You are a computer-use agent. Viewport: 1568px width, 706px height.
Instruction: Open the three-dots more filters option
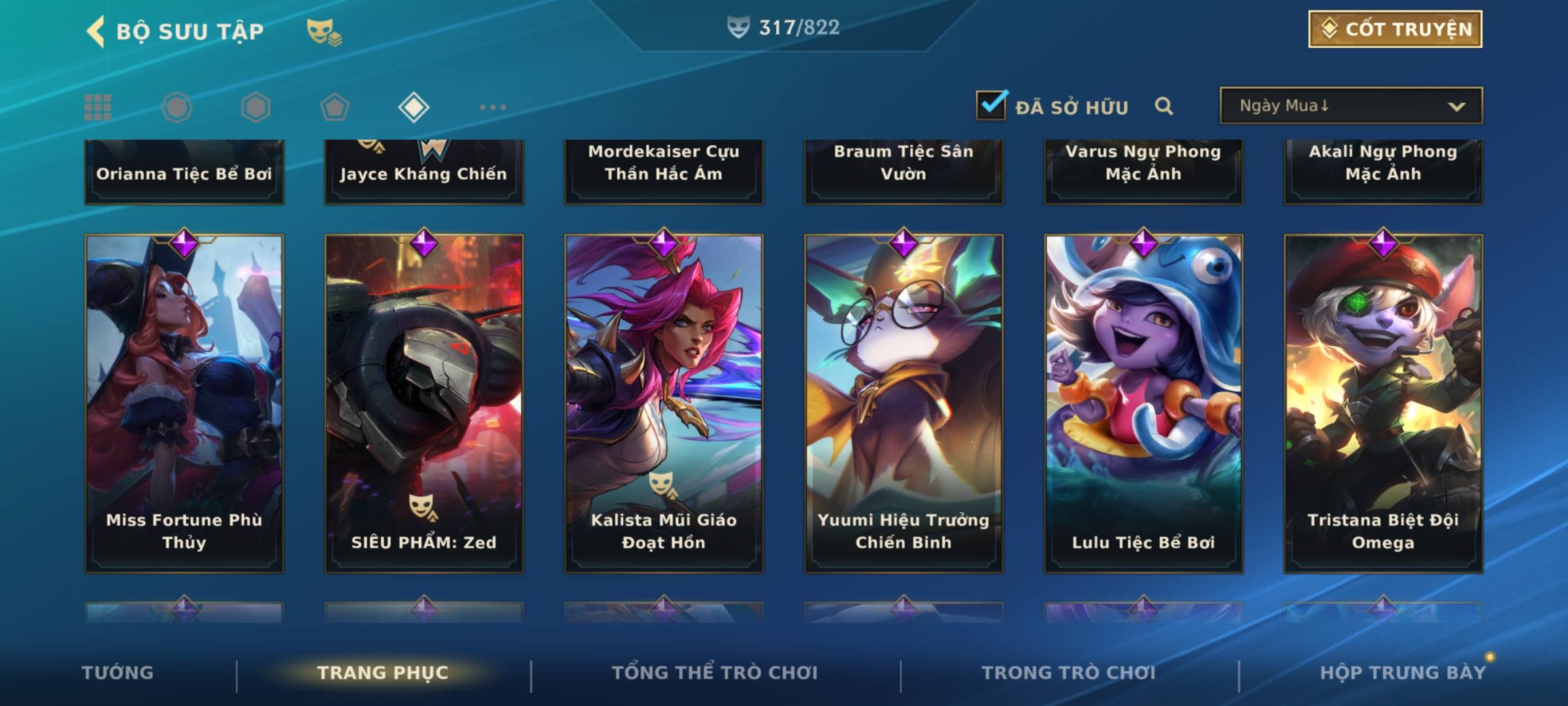click(493, 107)
